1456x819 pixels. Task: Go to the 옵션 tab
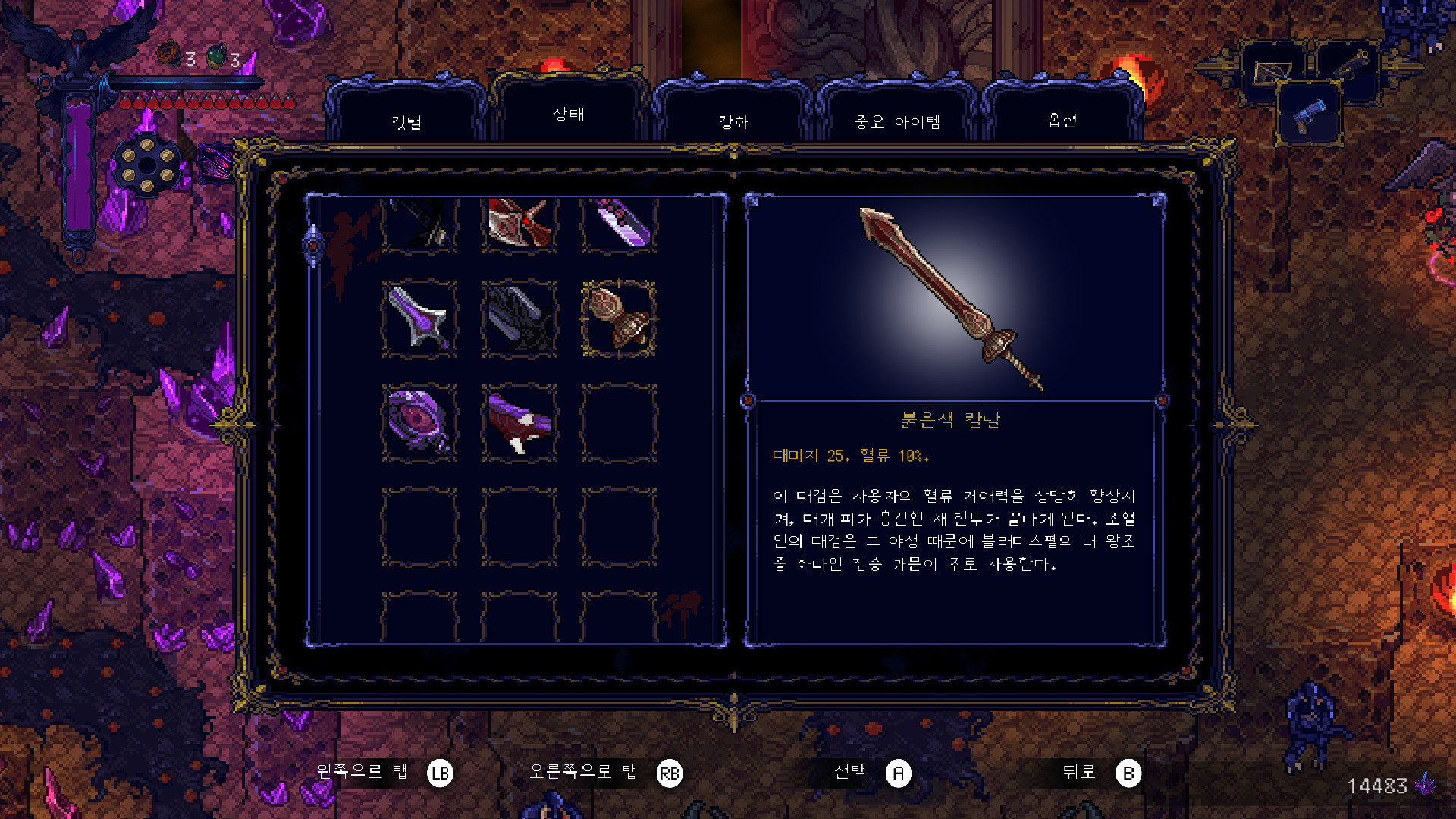click(1062, 120)
